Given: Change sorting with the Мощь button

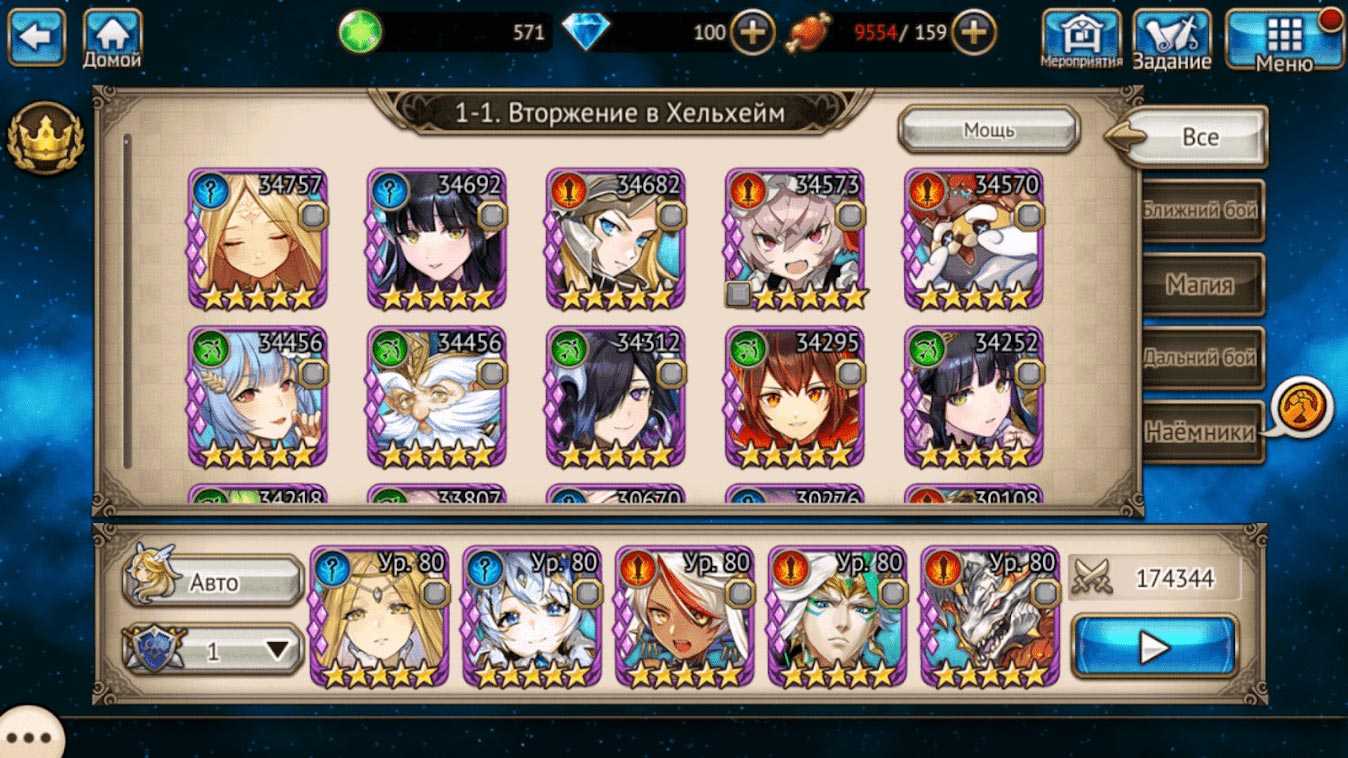Looking at the screenshot, I should click(x=988, y=130).
